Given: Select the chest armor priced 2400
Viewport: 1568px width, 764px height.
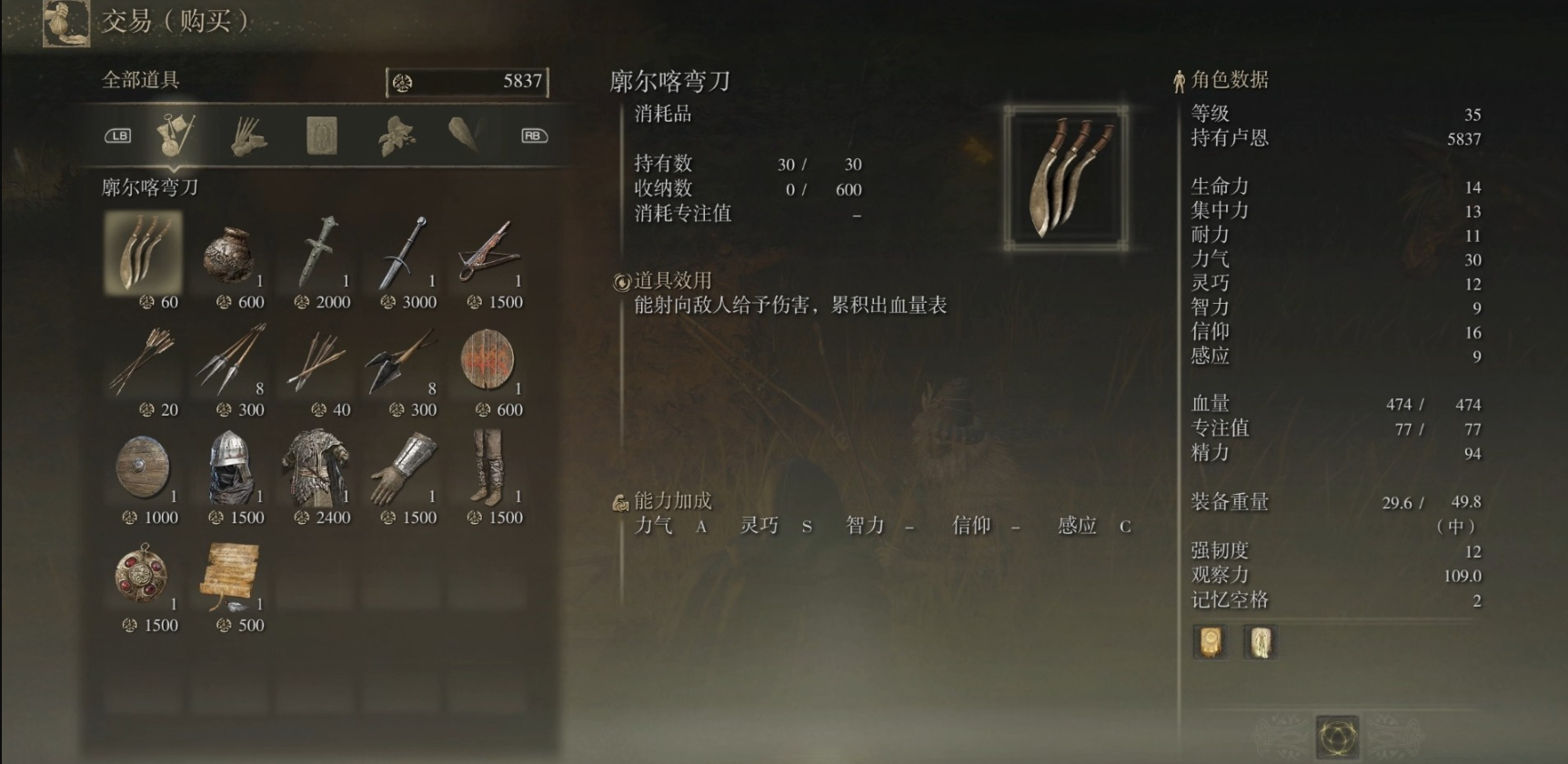Looking at the screenshot, I should coord(317,469).
